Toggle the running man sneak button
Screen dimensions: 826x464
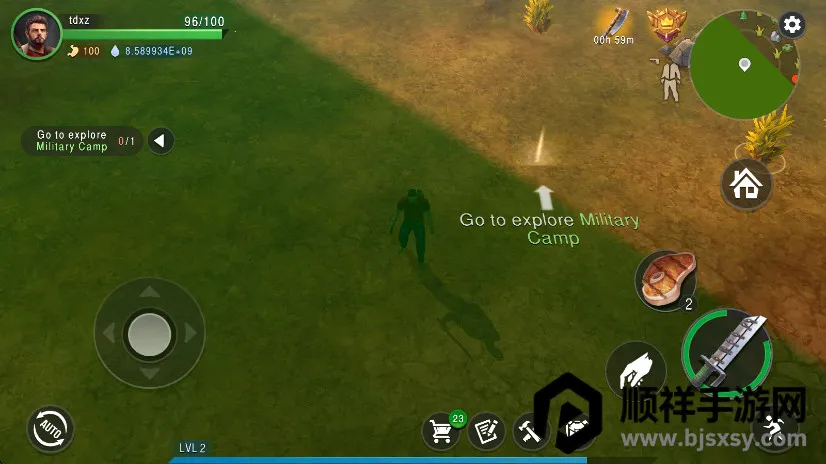776,430
